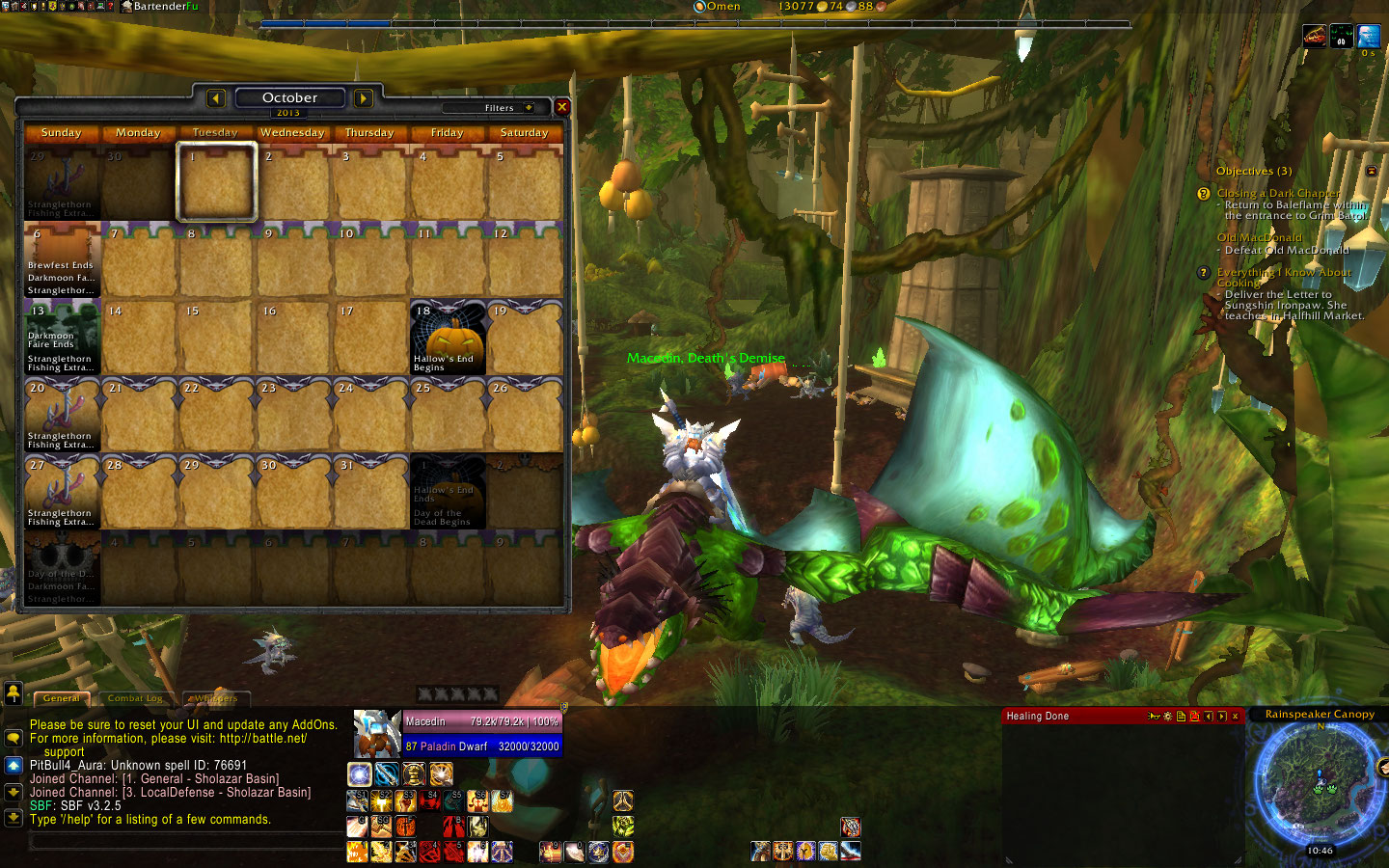Close the calendar window
Screen dimensions: 1389x868
[561, 107]
